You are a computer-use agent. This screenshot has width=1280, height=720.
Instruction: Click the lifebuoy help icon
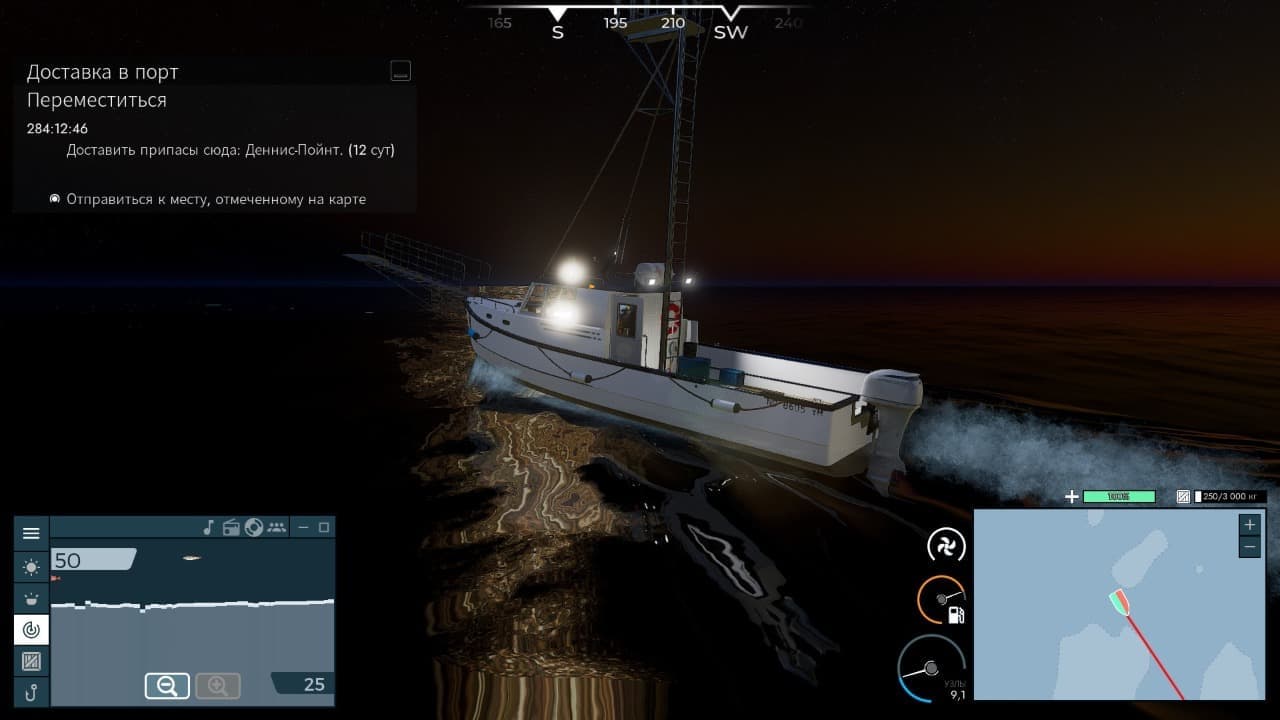(x=254, y=527)
